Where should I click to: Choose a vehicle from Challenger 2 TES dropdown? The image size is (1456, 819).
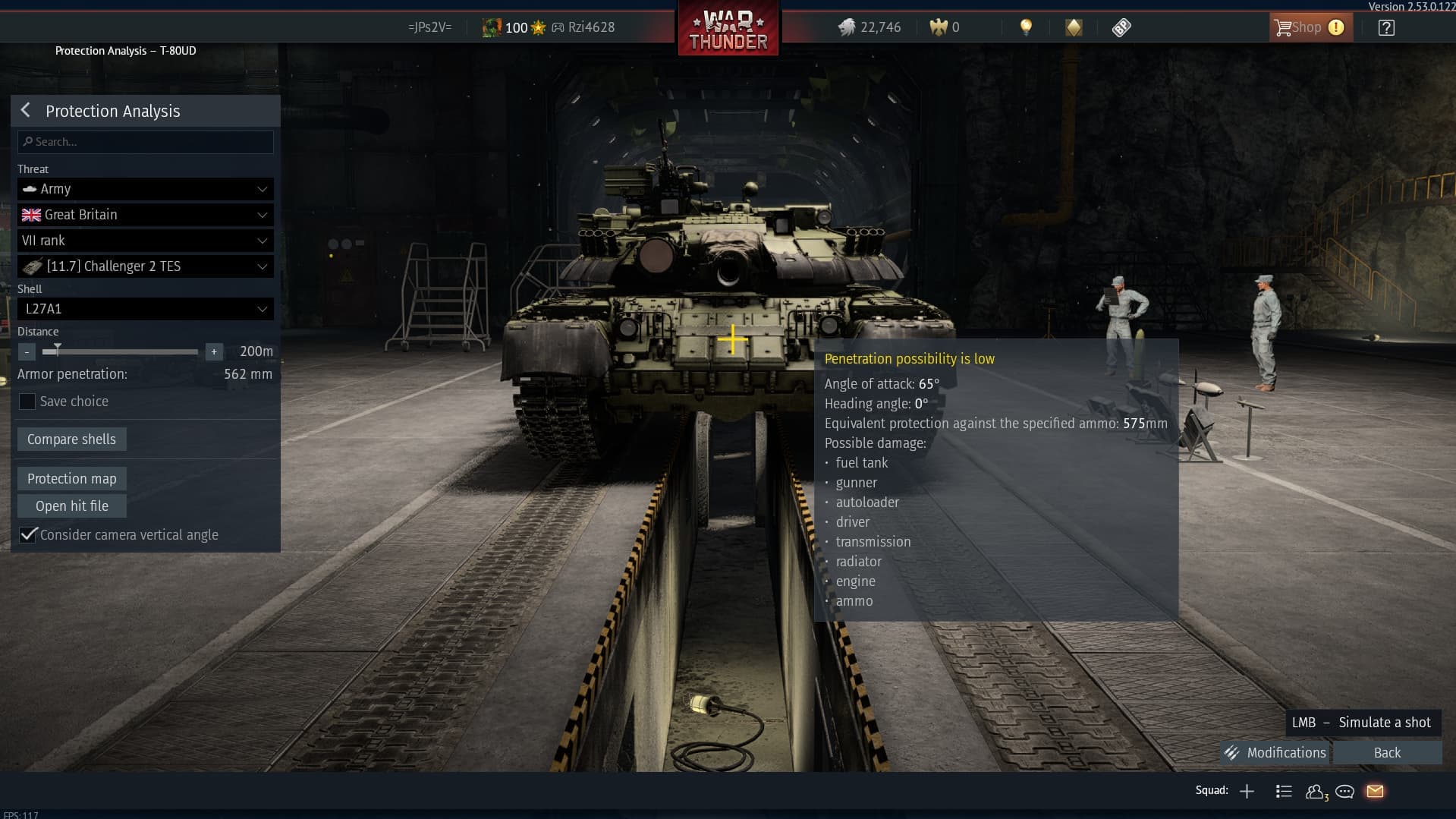(x=146, y=266)
